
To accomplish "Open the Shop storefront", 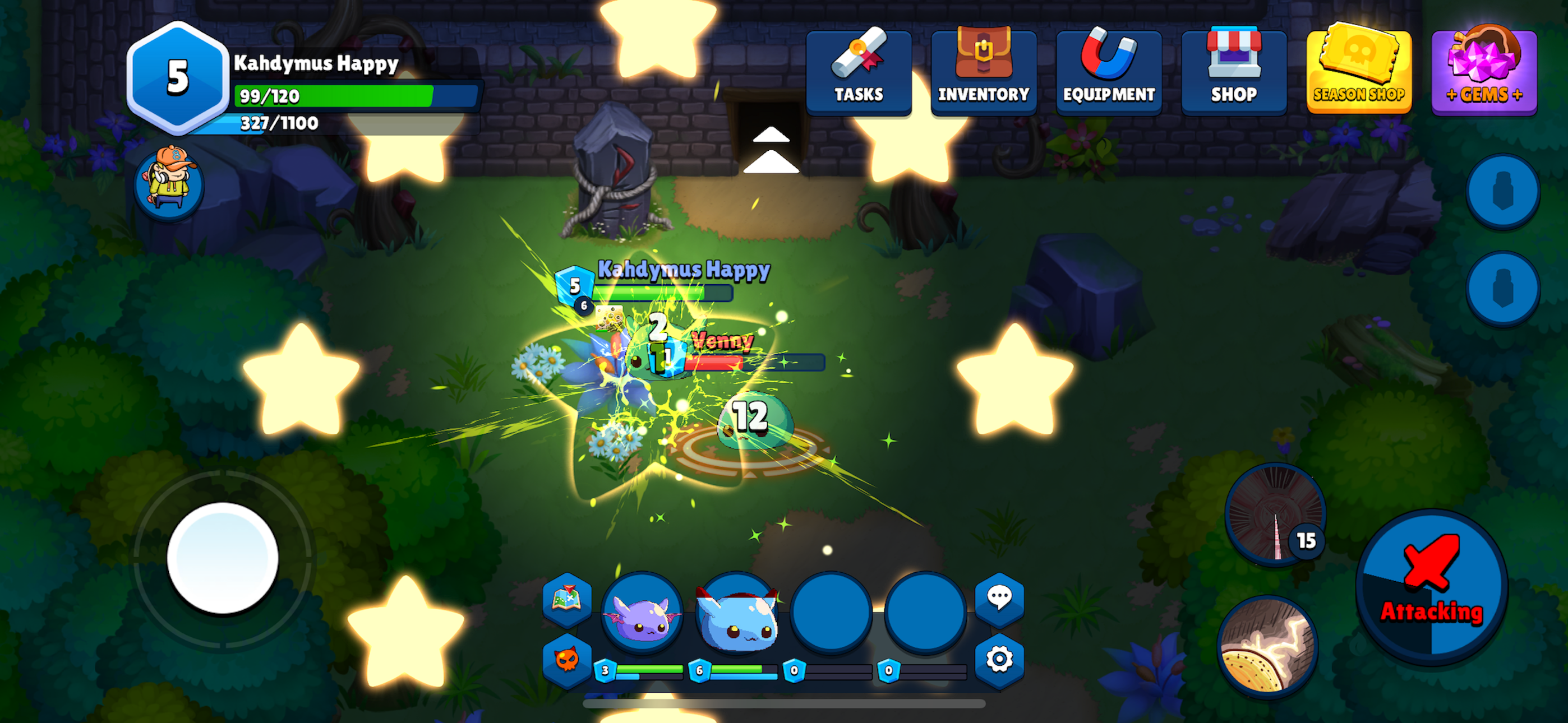I will tap(1234, 71).
